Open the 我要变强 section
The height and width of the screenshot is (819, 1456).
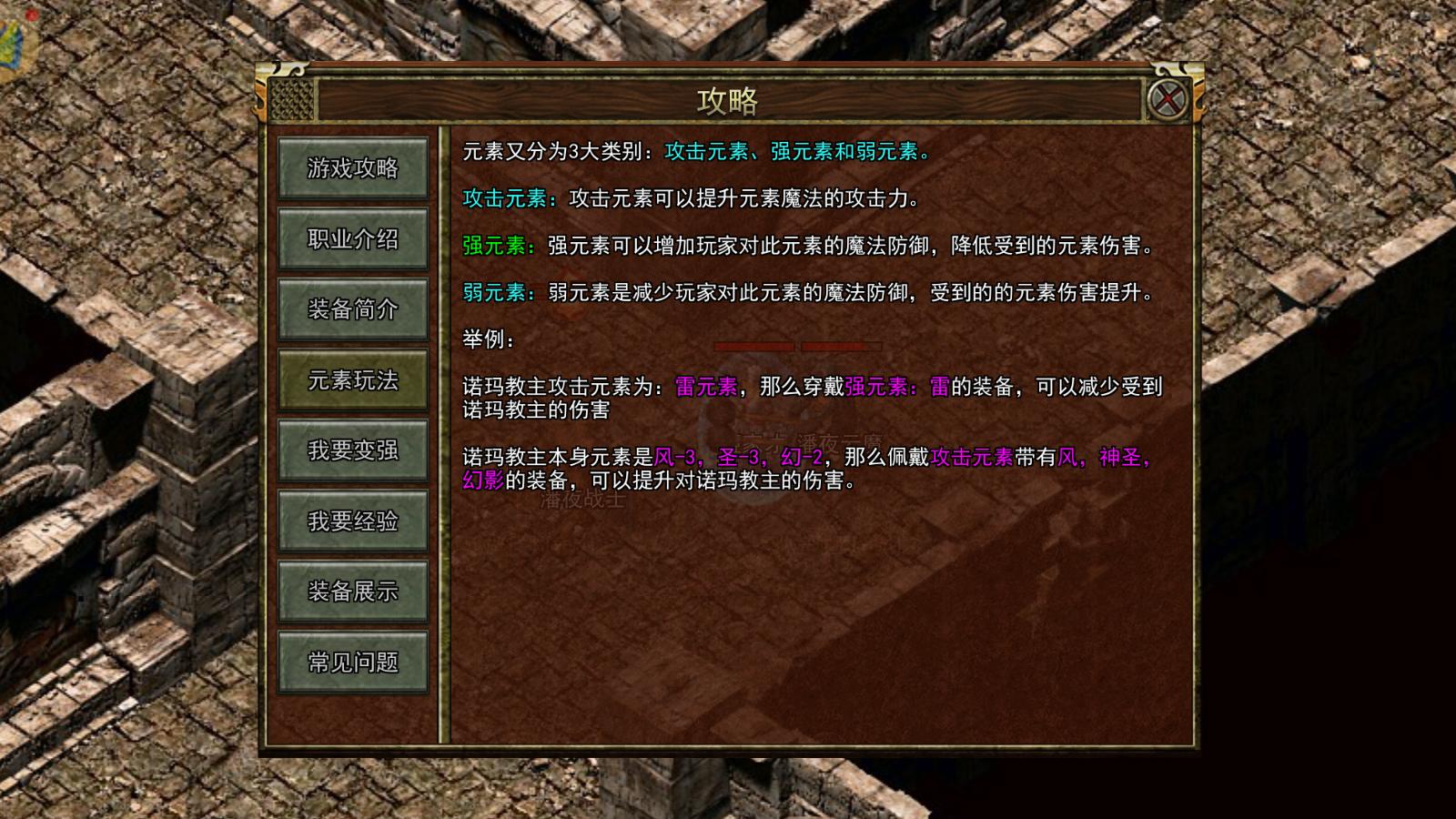353,450
